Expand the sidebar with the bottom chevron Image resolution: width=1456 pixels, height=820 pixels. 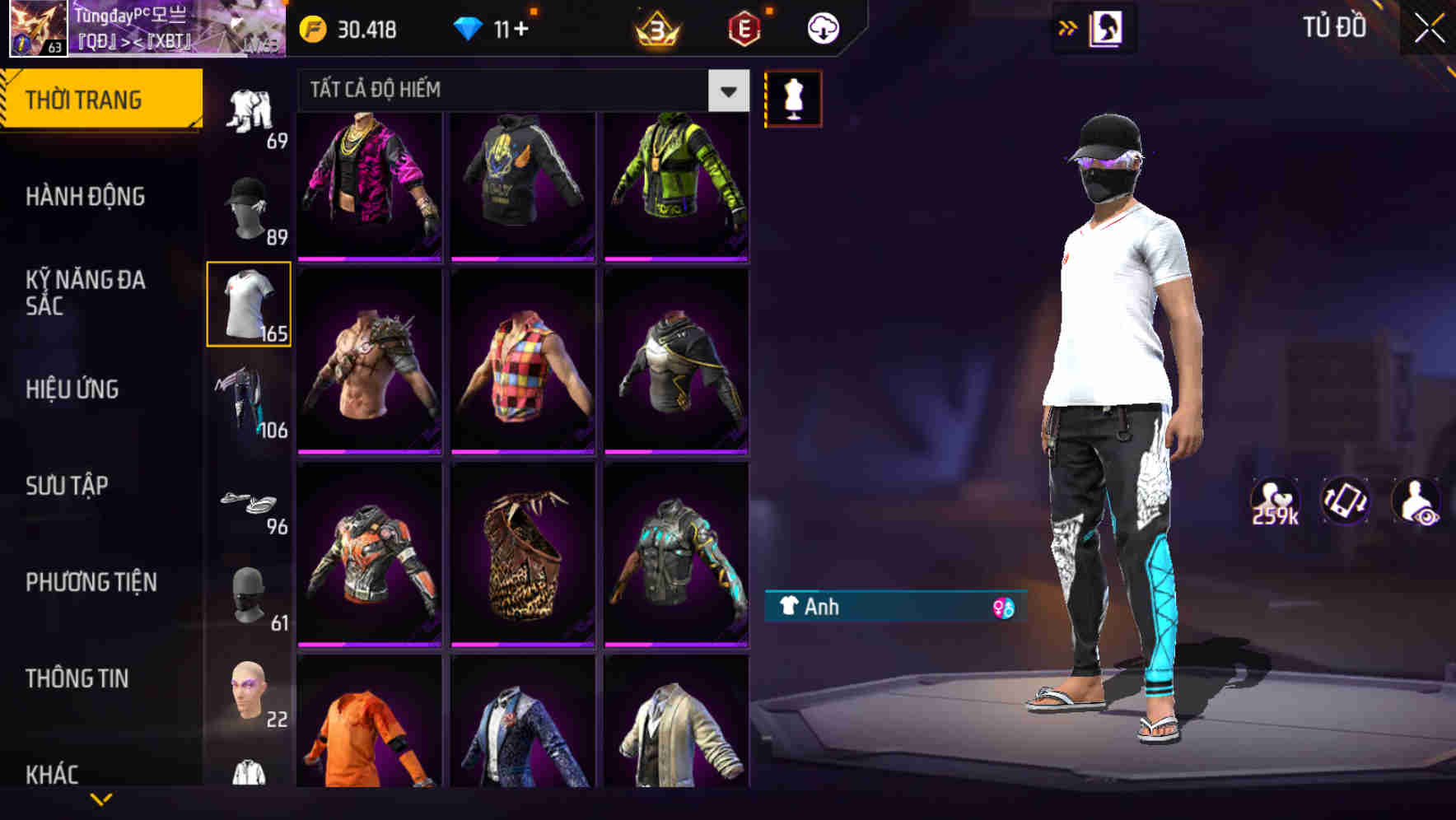point(100,799)
